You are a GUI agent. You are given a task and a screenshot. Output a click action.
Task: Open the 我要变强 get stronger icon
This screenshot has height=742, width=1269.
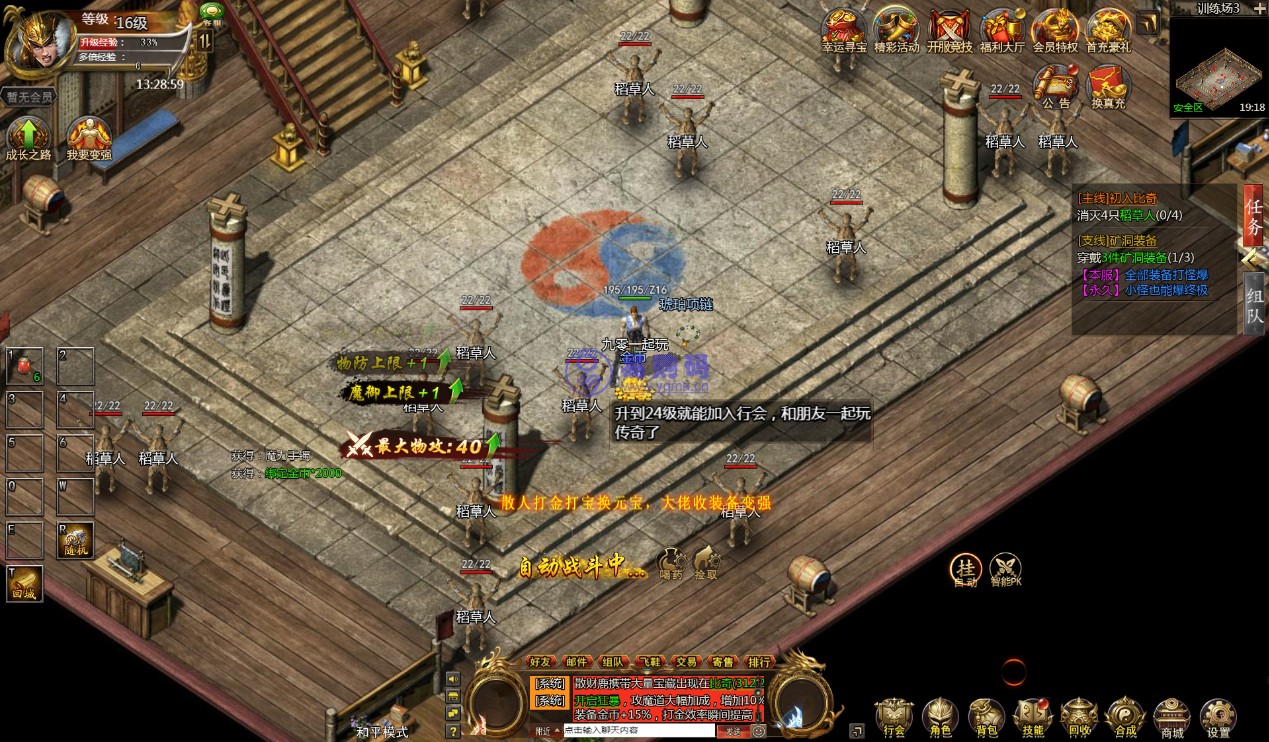(88, 138)
